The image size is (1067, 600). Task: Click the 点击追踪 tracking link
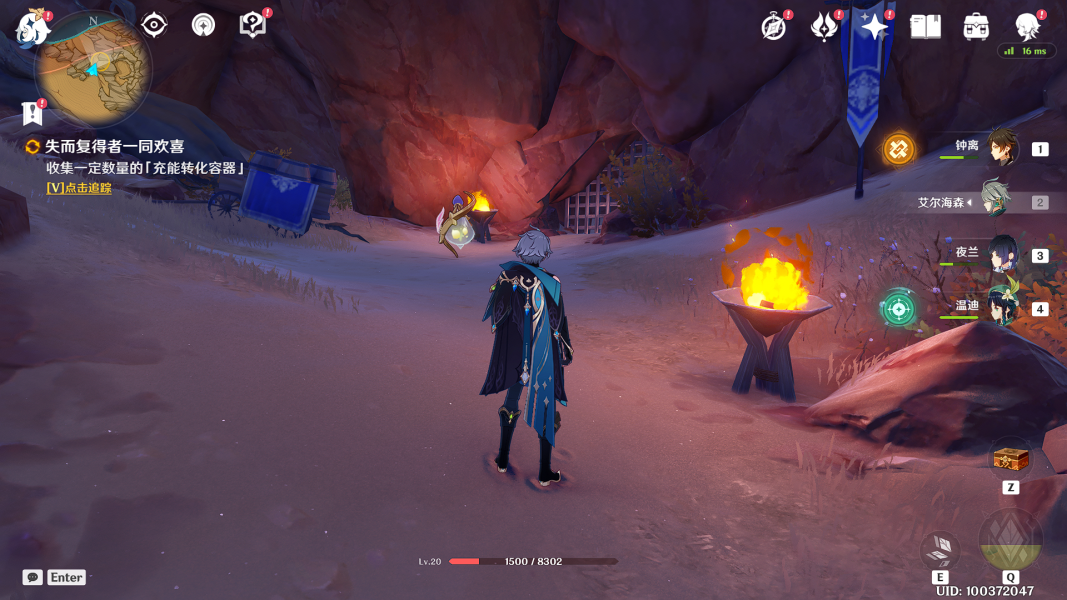pos(79,188)
